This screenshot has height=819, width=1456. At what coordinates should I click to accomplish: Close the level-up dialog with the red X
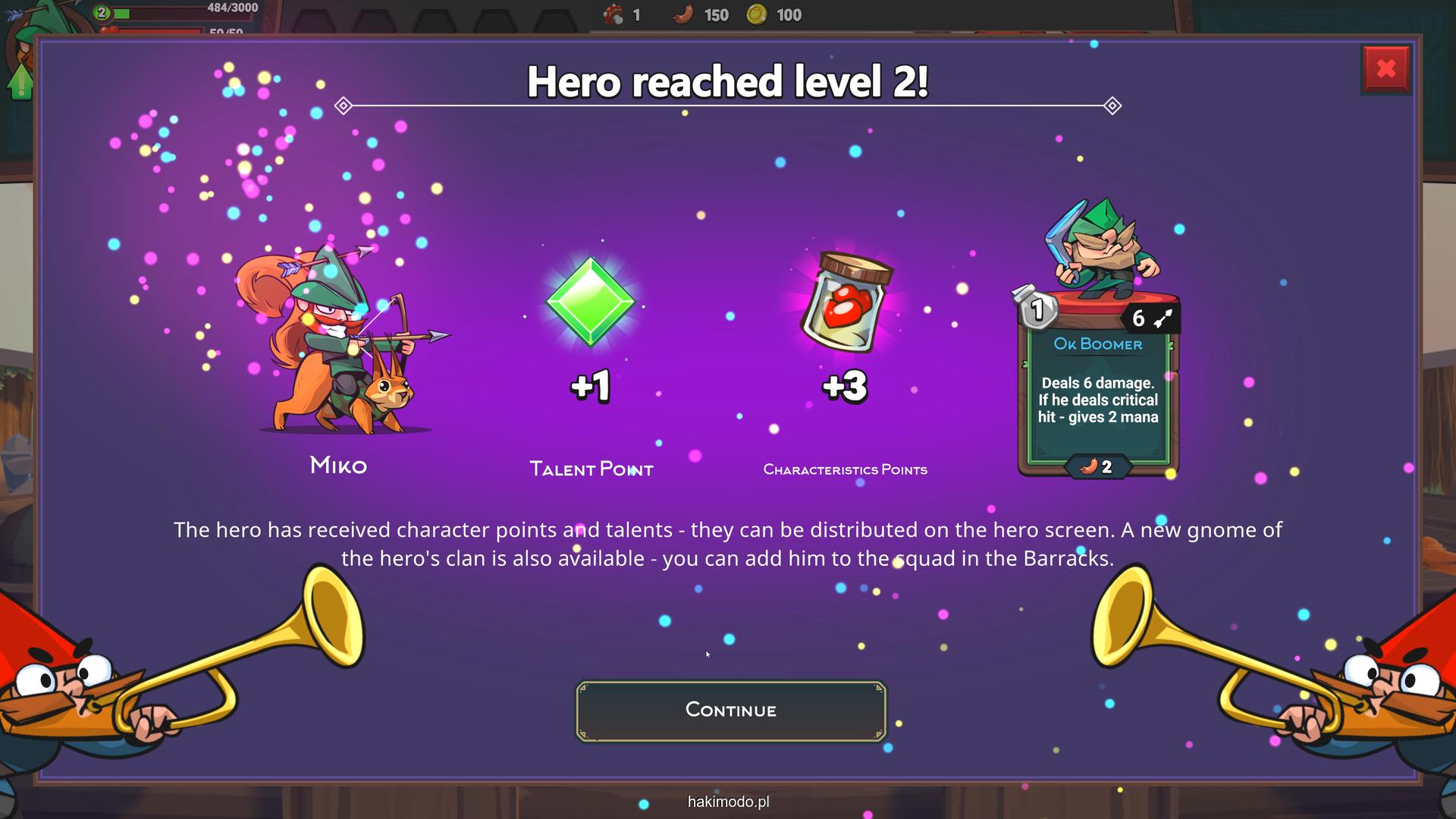(1385, 70)
